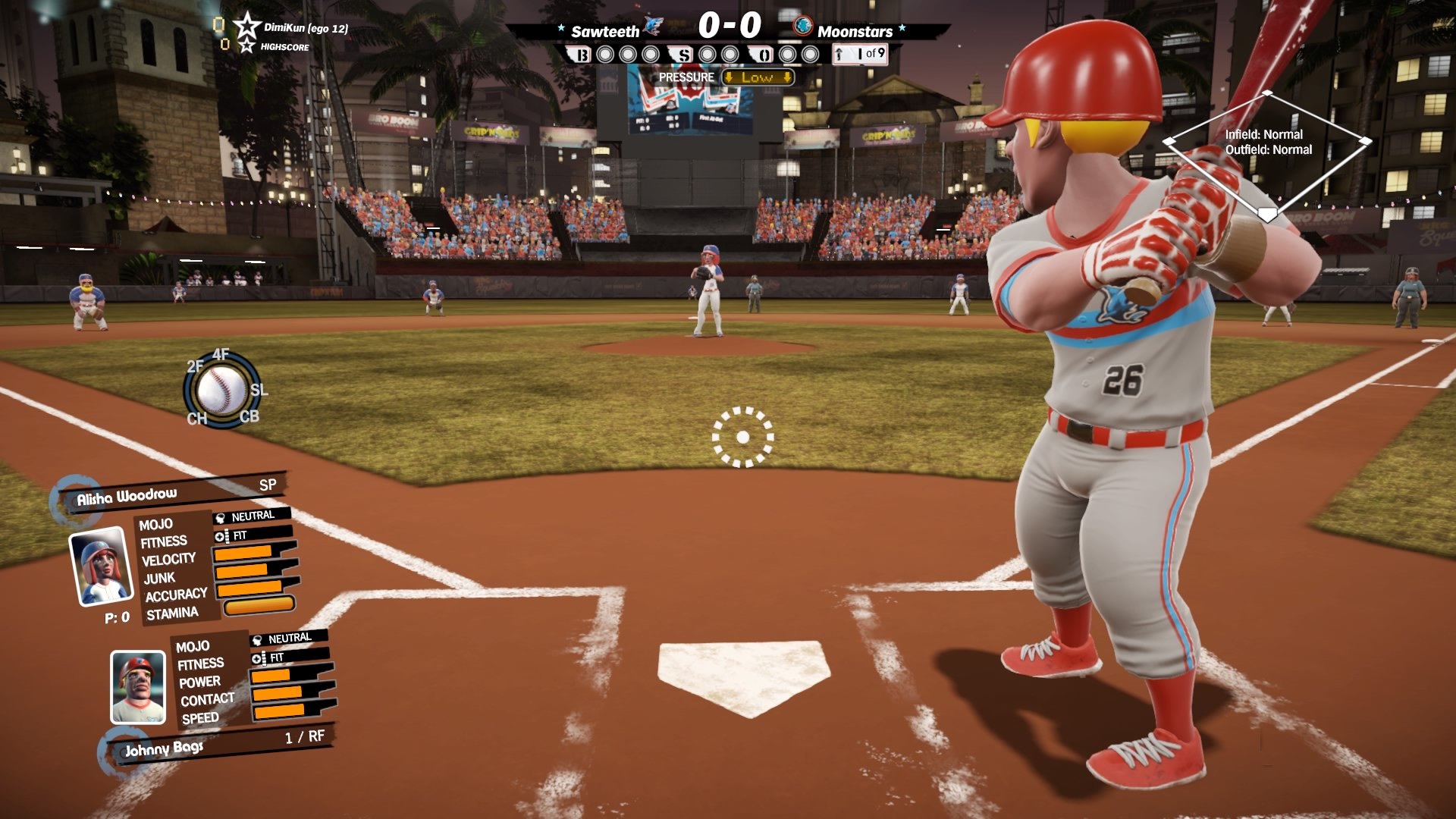The height and width of the screenshot is (819, 1456).
Task: Toggle the Infield: Normal positioning setting
Action: coord(1265,133)
